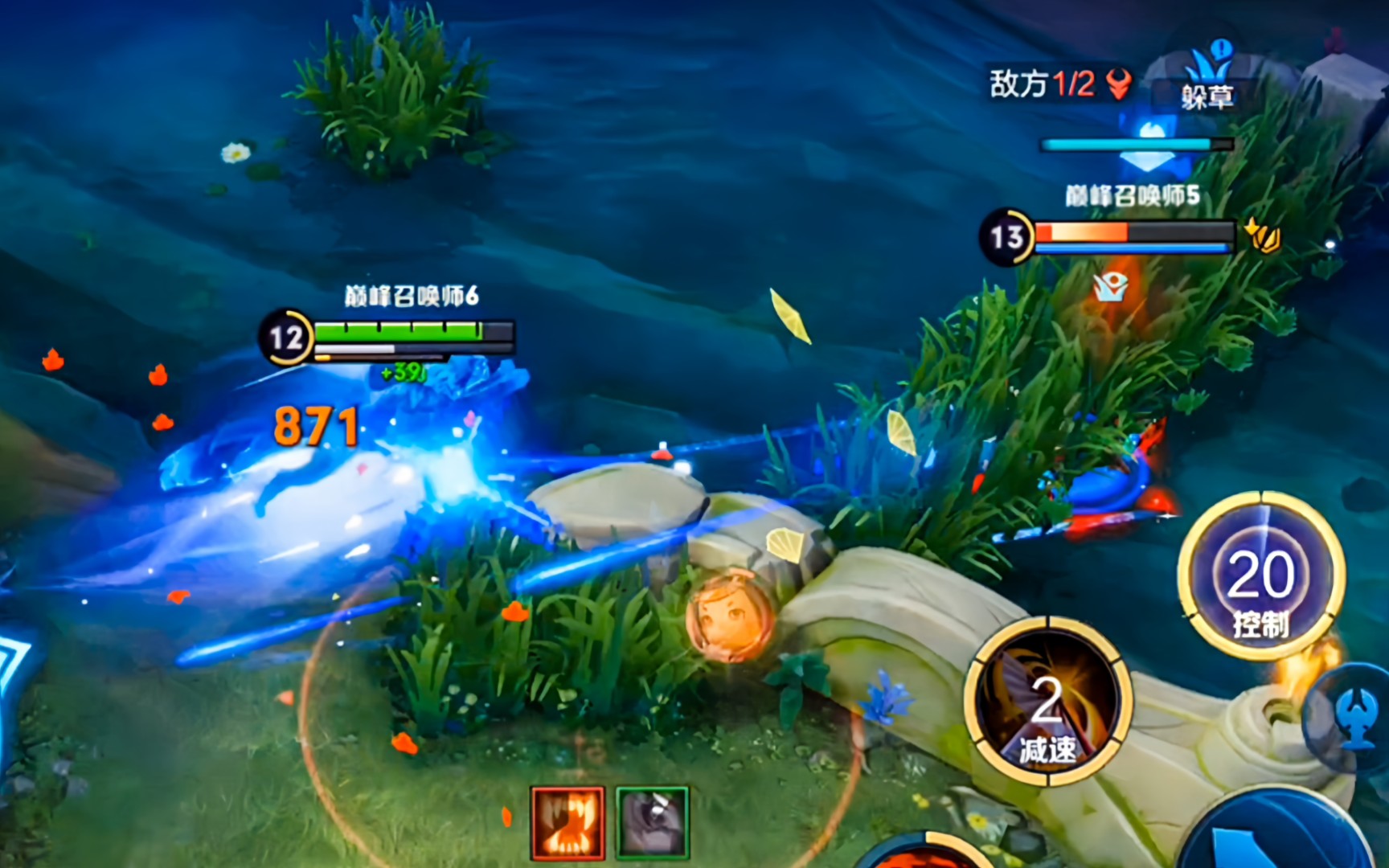Activate the 控制 skill showing 20 cooldown
The image size is (1389, 868).
1260,577
